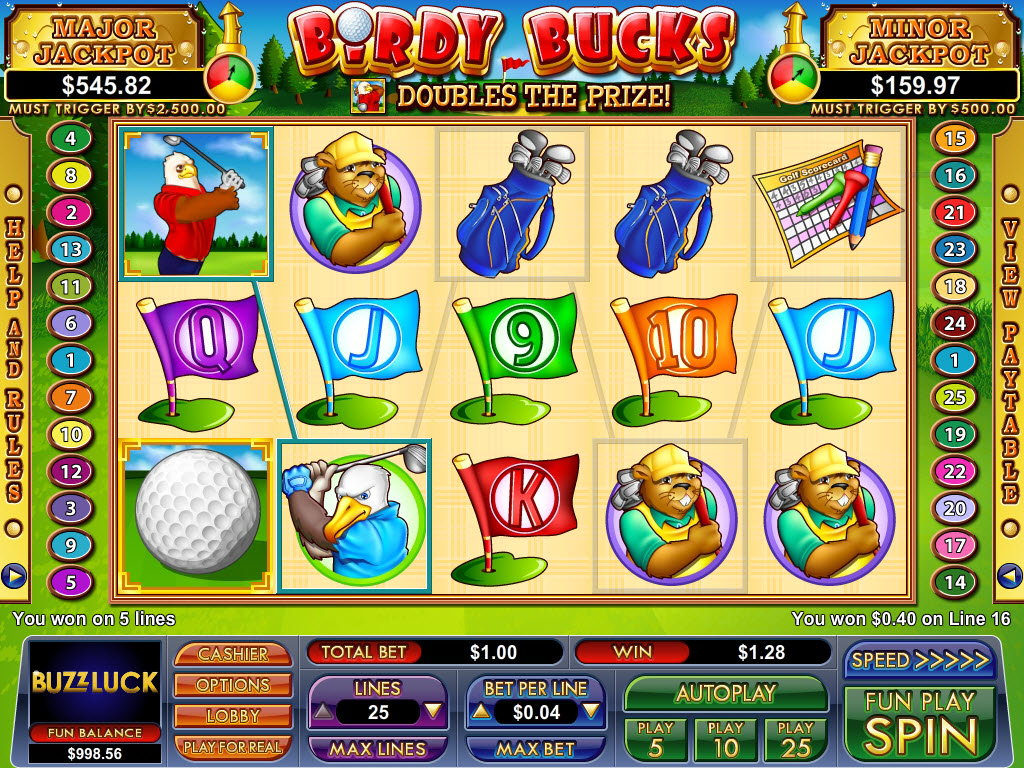Start Autoplay
The width and height of the screenshot is (1024, 768).
coord(725,693)
